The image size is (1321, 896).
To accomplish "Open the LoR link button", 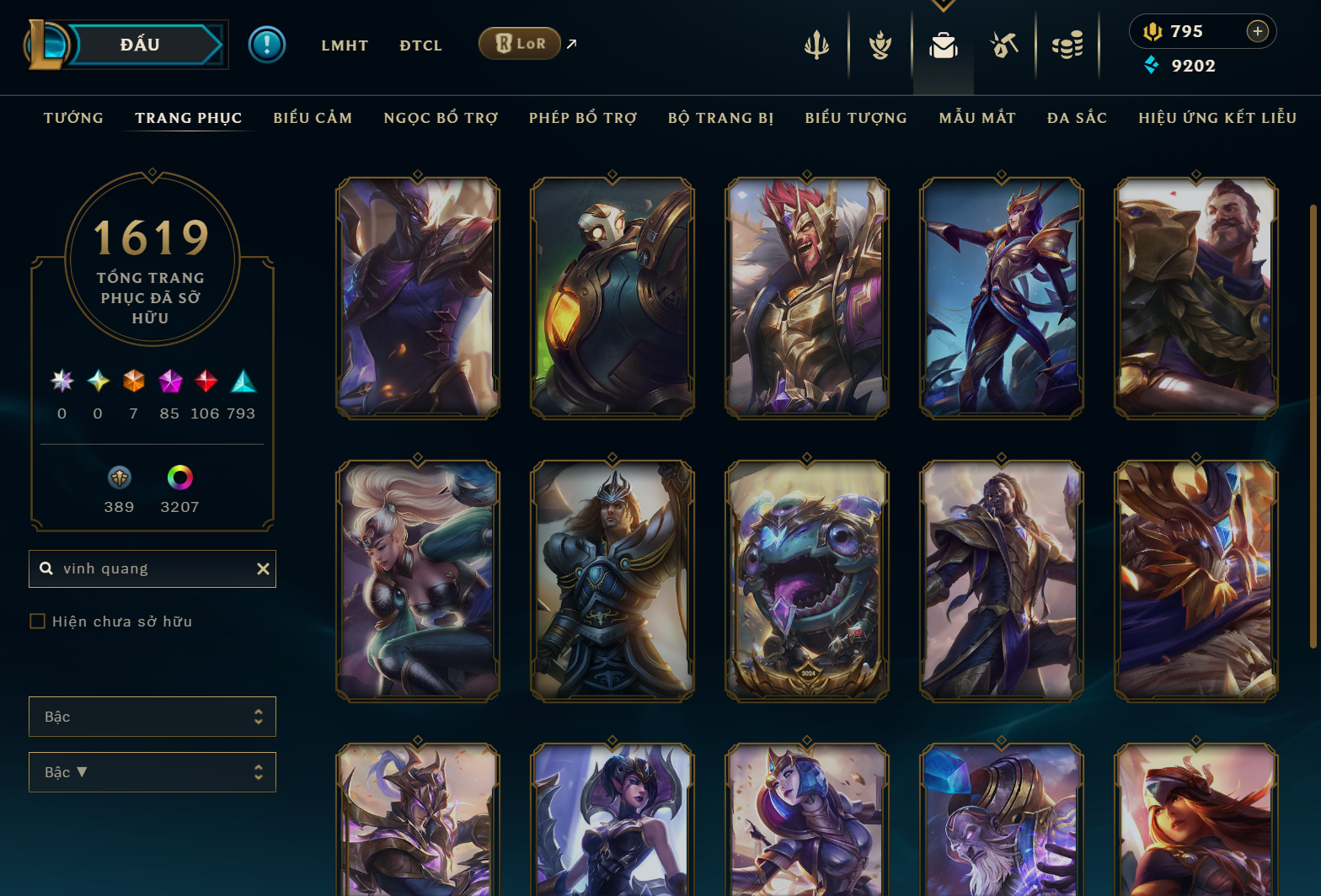I will point(519,43).
